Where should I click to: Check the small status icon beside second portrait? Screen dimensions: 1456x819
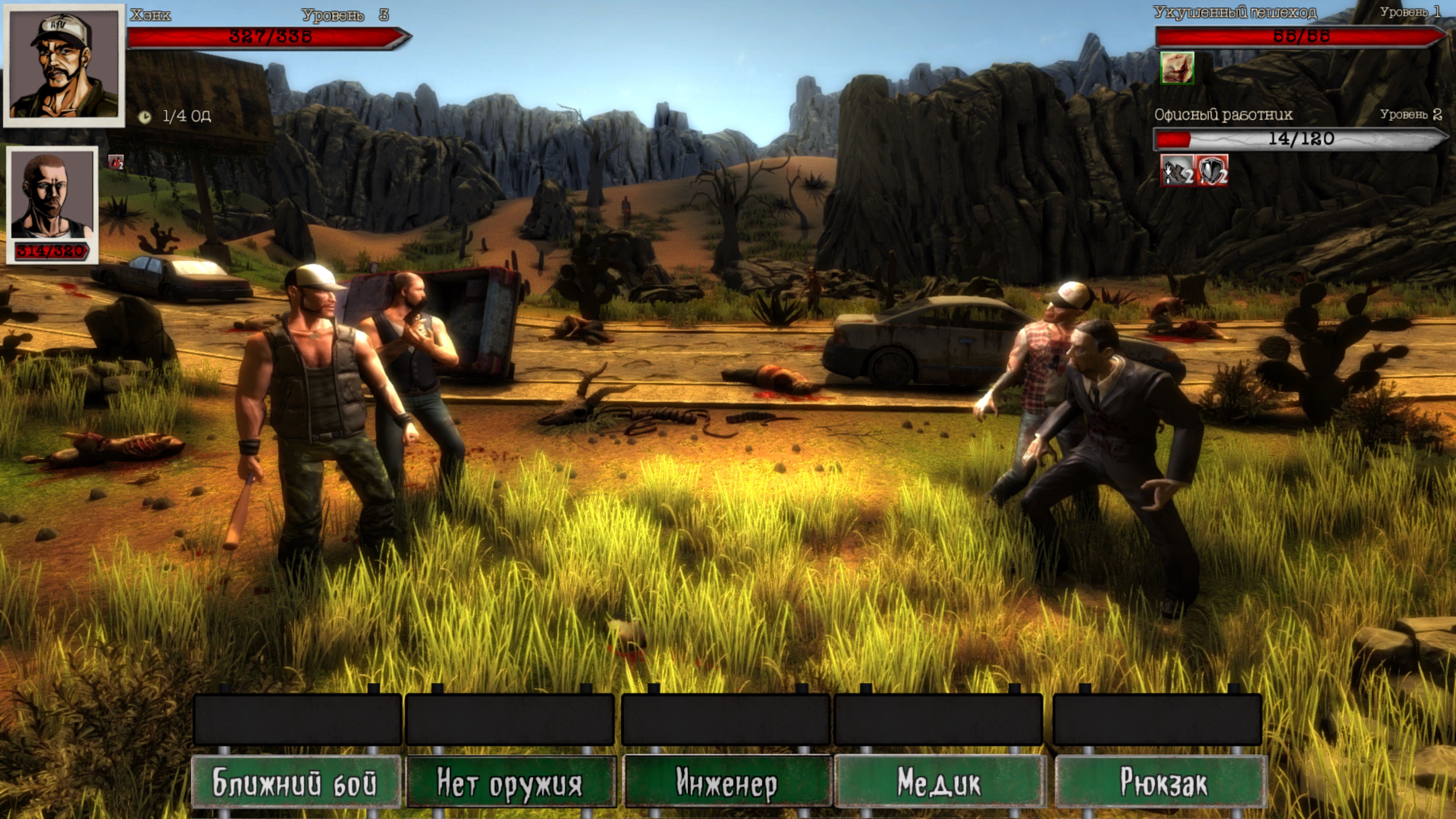tap(116, 162)
